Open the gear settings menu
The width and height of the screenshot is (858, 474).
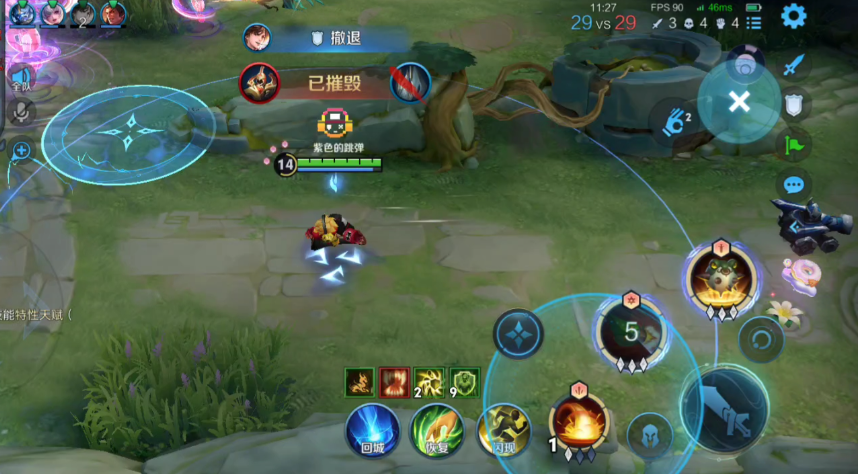tap(794, 17)
